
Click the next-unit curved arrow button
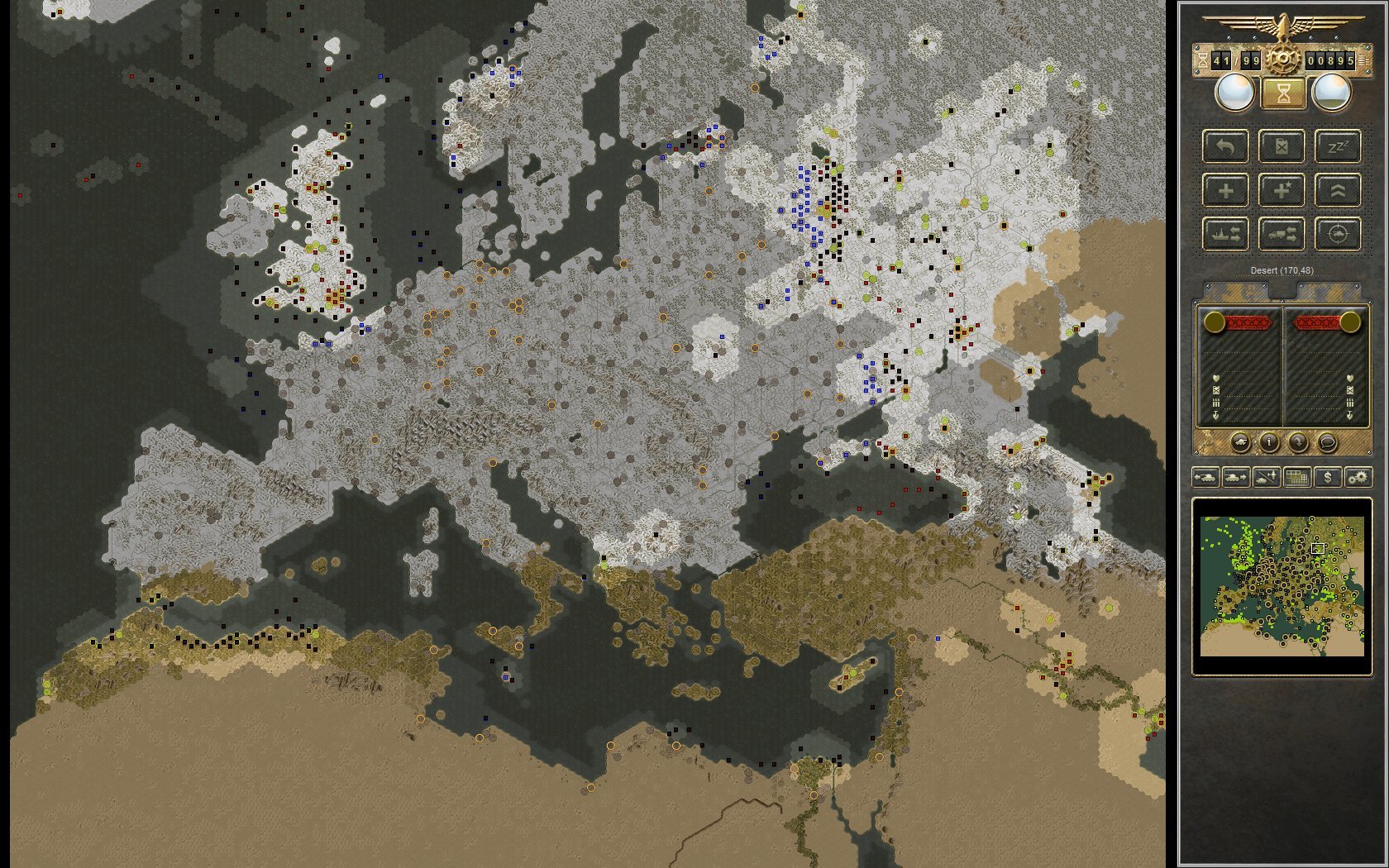(x=1299, y=442)
